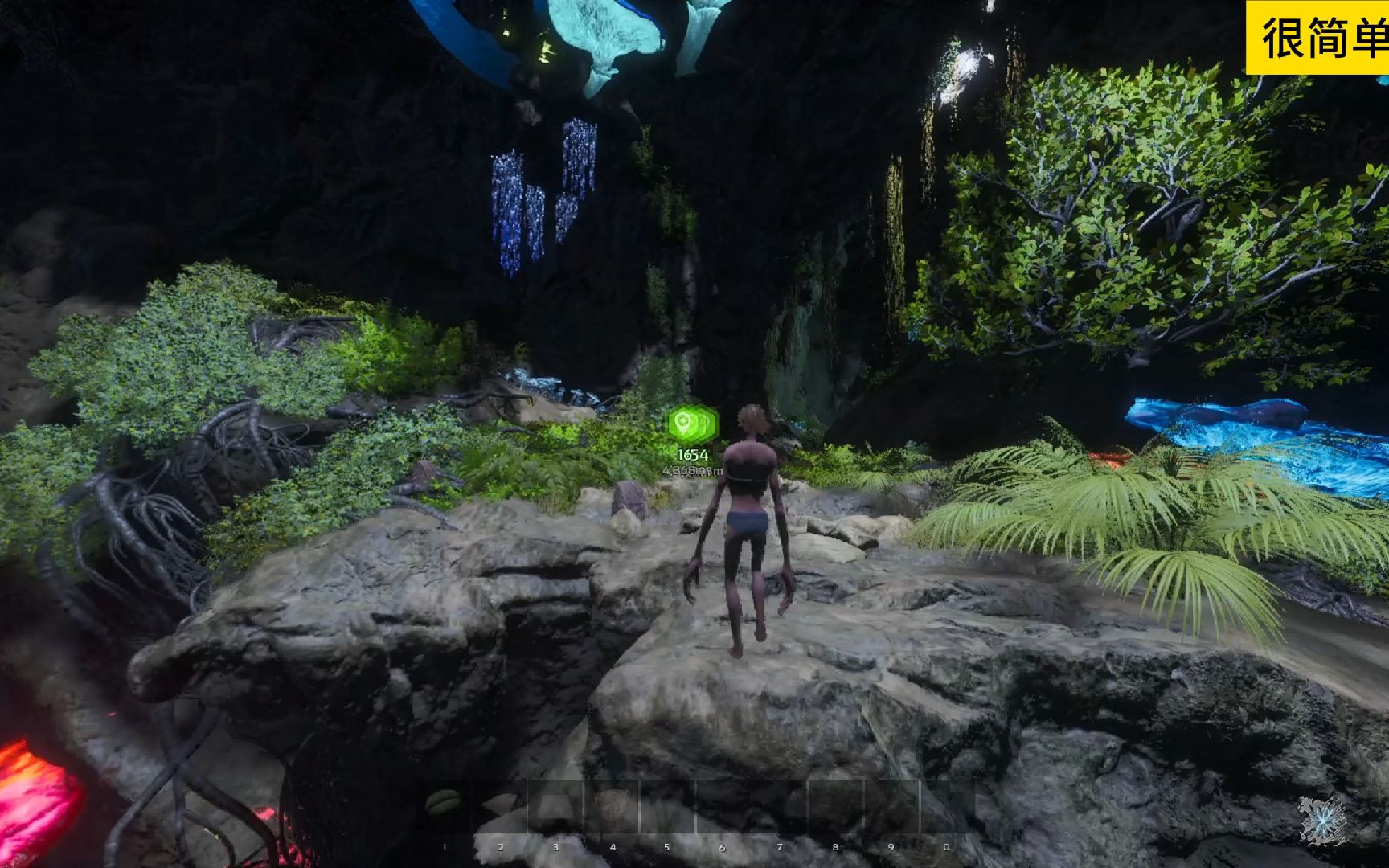1389x868 pixels.
Task: Select hotbar slot 3
Action: 555,804
